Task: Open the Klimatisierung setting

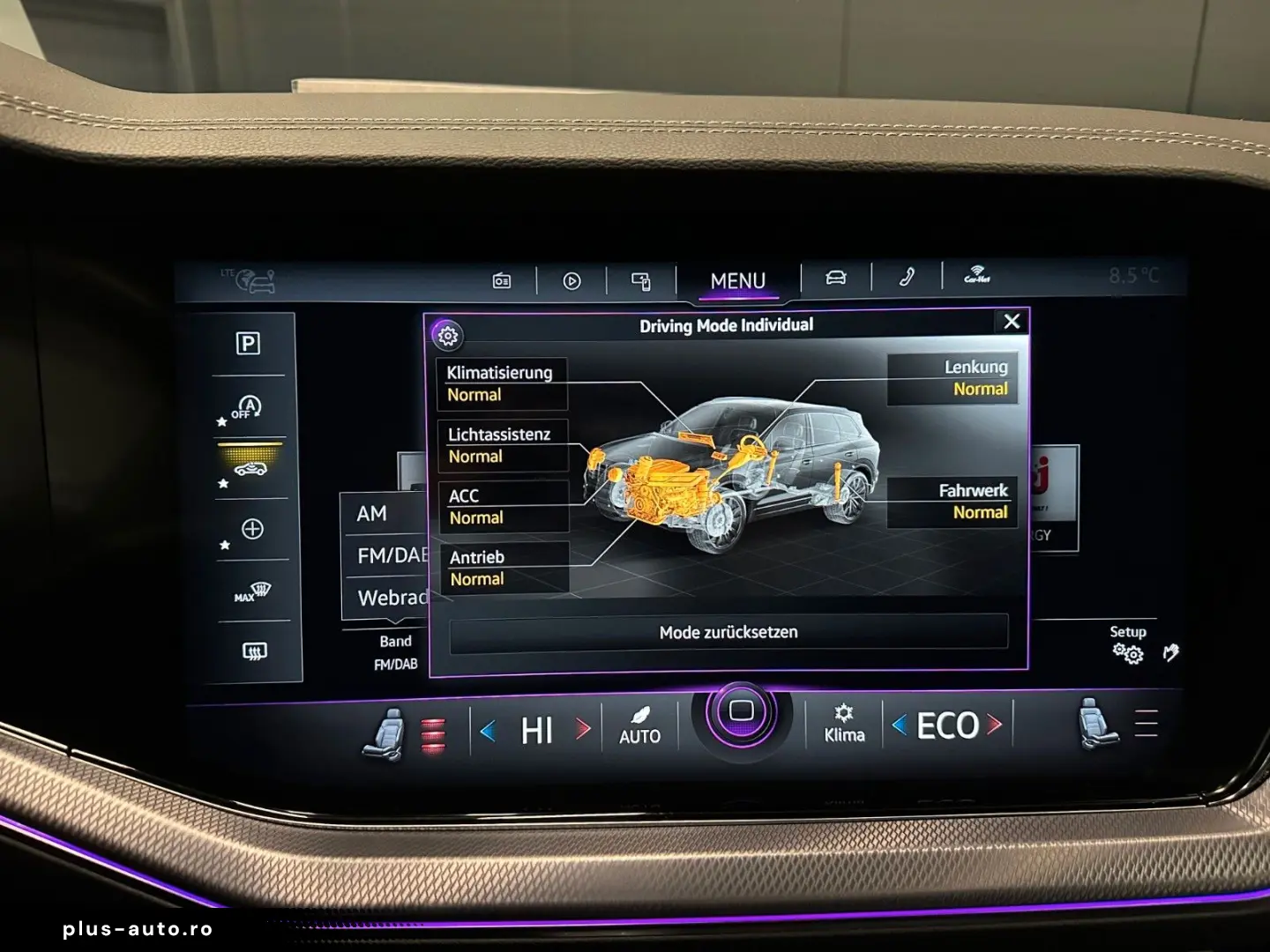Action: (x=502, y=383)
